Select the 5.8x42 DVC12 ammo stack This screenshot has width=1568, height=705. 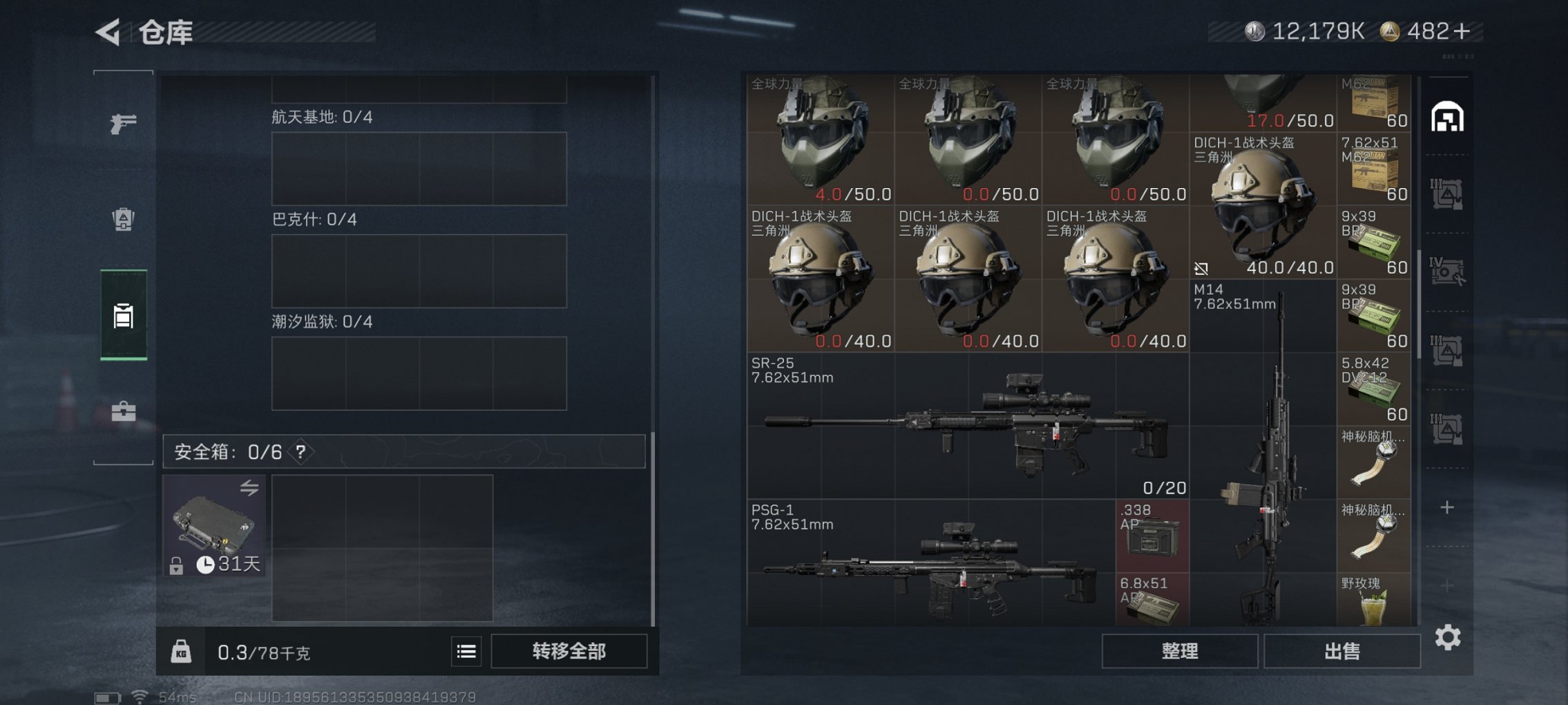[x=1373, y=389]
